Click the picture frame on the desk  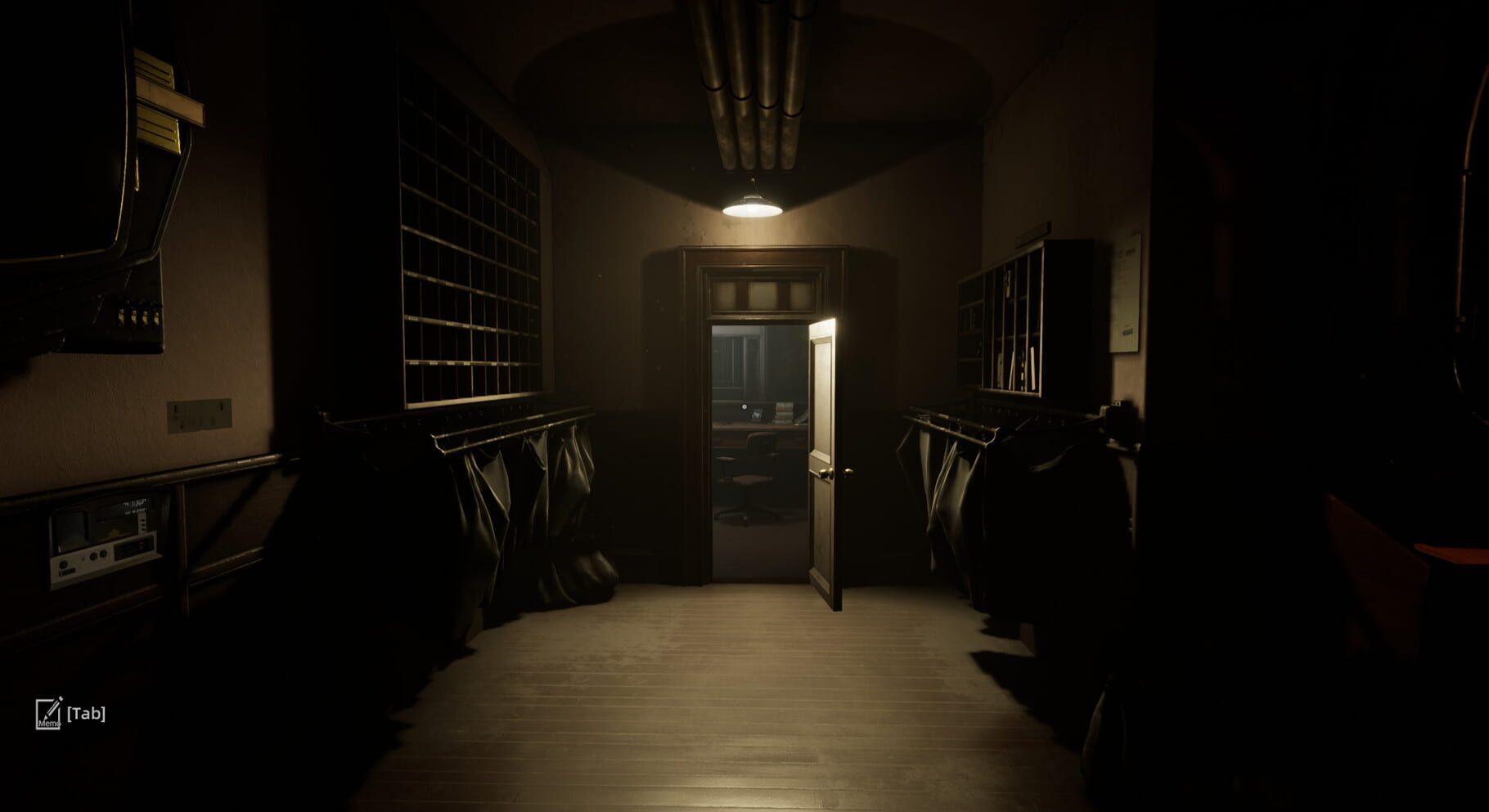click(x=757, y=415)
